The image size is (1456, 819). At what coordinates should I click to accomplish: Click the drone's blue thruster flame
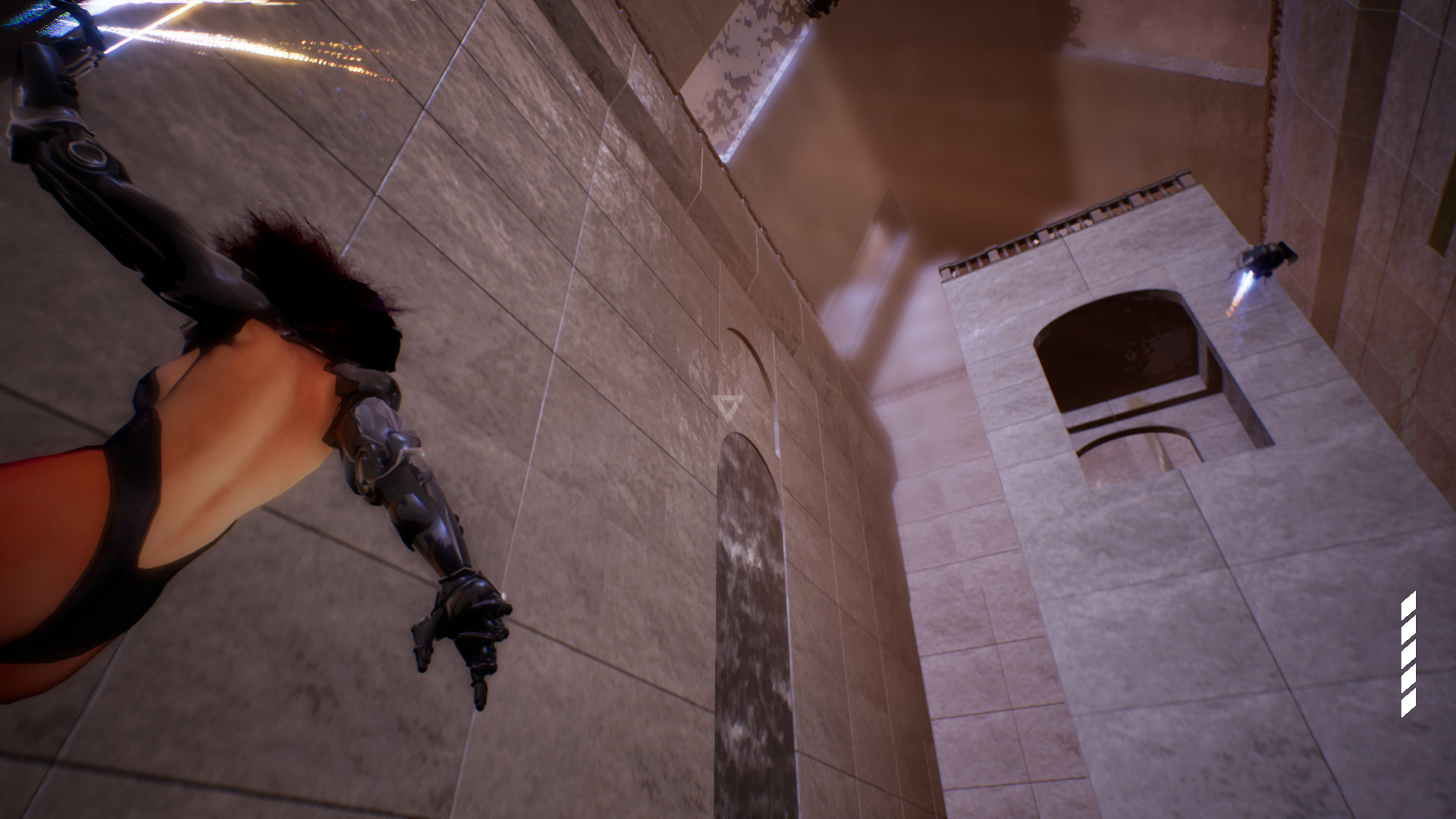click(1246, 282)
